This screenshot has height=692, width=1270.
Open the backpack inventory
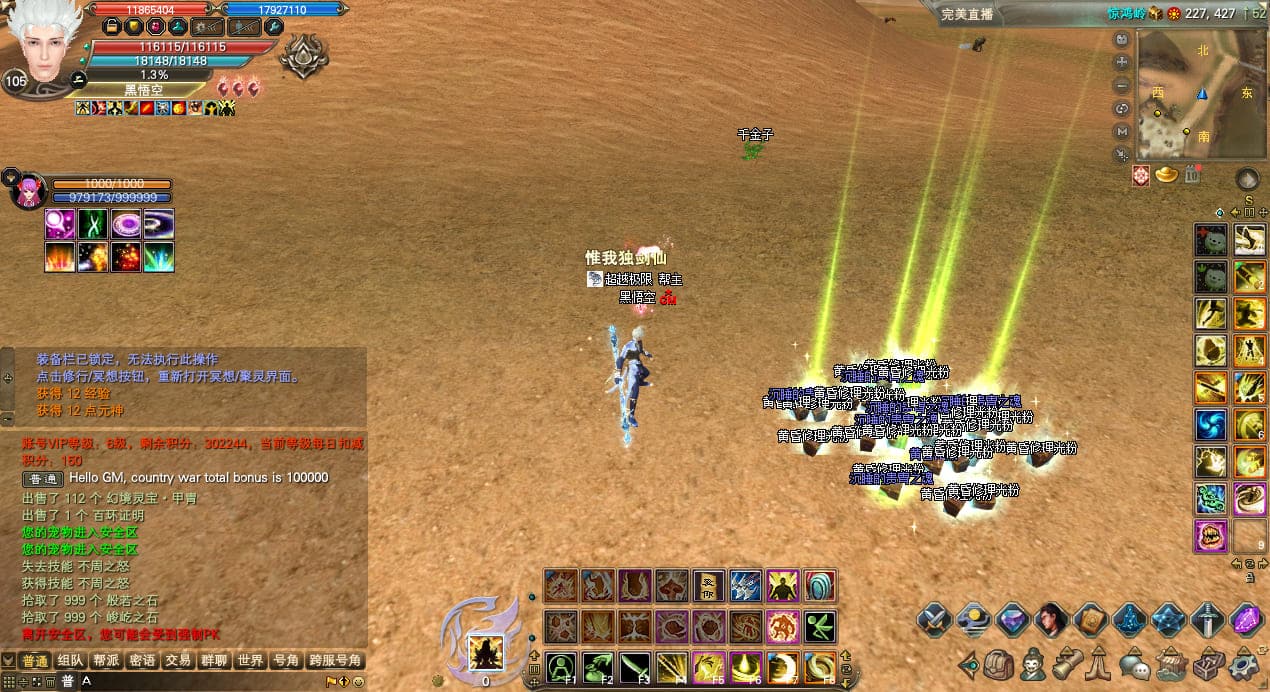point(999,664)
